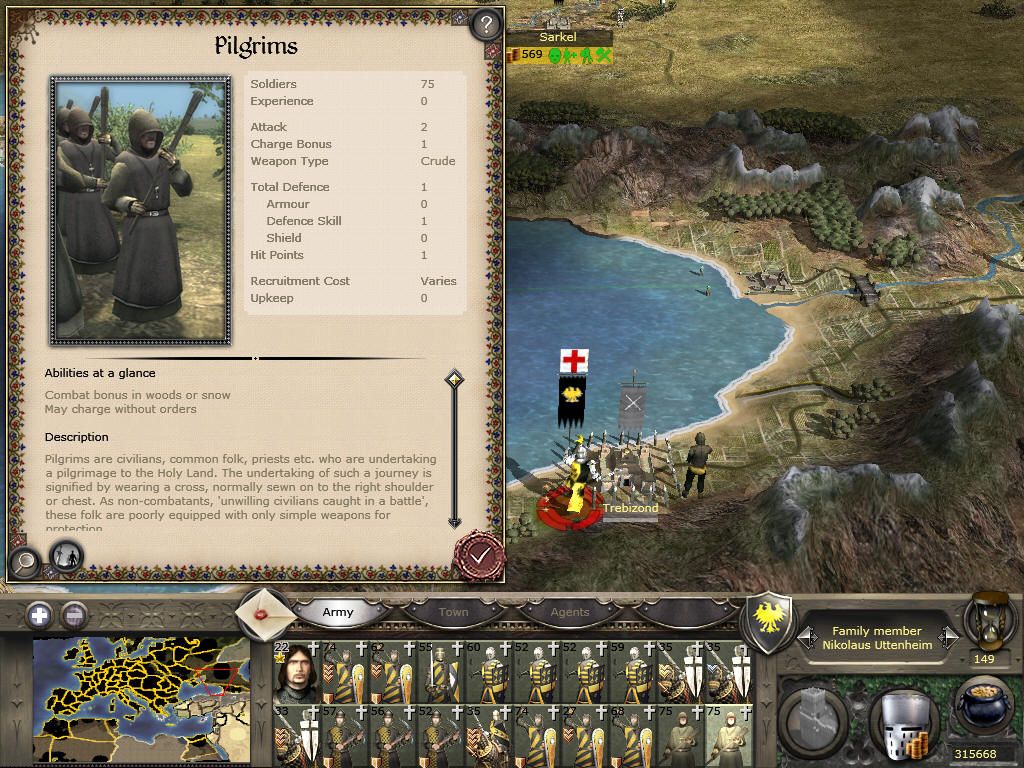Zoom in the campaign minimap with the plus button

click(x=40, y=614)
